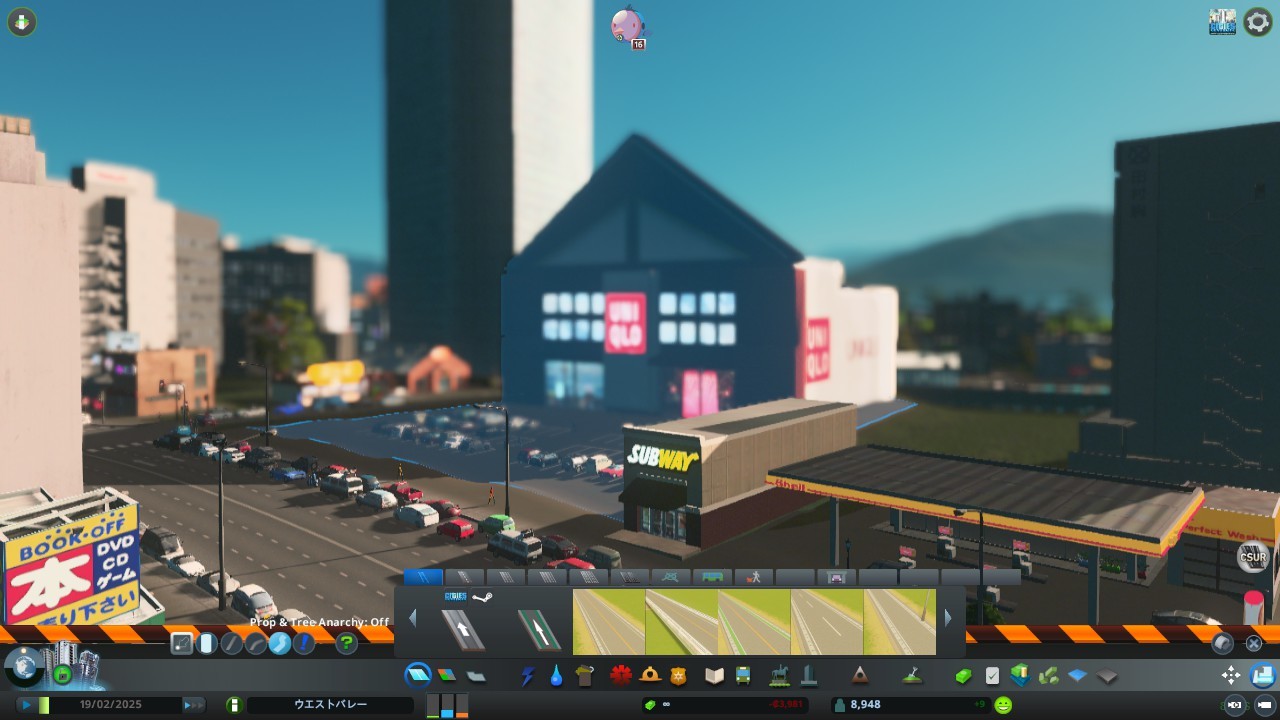Viewport: 1280px width, 720px height.
Task: Open the Police badge menu
Action: [x=679, y=676]
